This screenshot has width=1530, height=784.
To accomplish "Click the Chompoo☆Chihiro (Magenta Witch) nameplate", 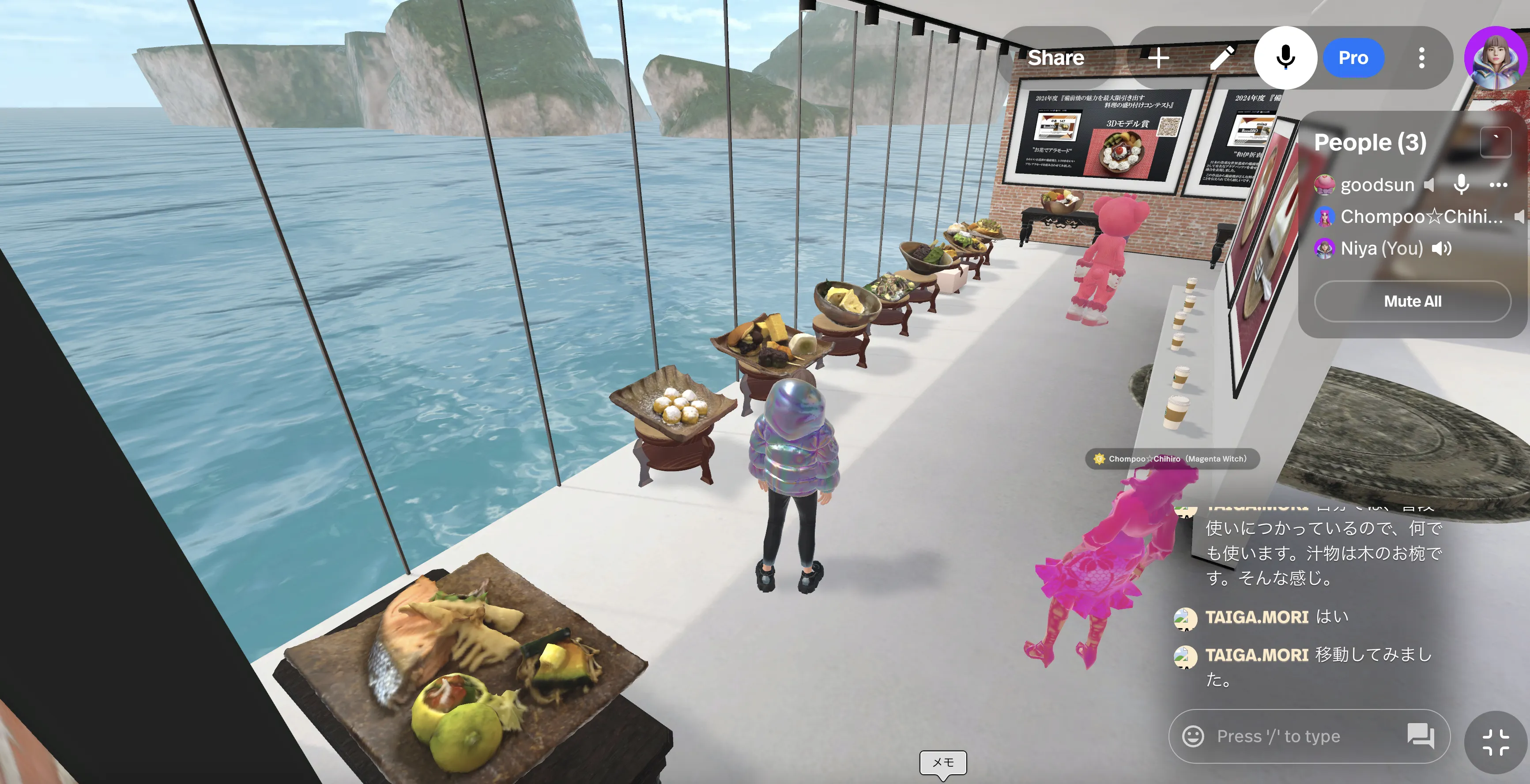I will (1172, 459).
